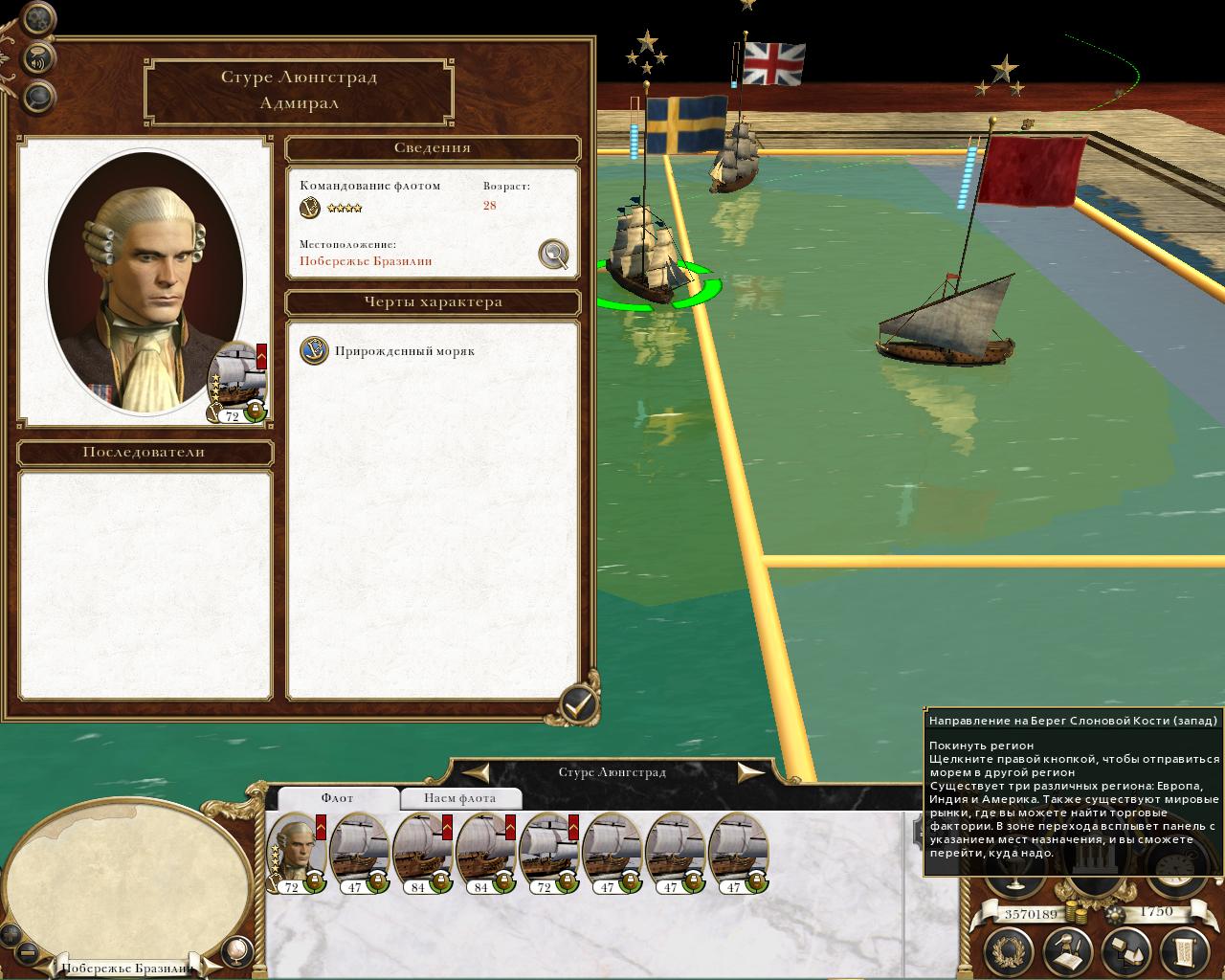The width and height of the screenshot is (1225, 980).
Task: Cycle to the previous fleet with left arrow
Action: click(476, 771)
